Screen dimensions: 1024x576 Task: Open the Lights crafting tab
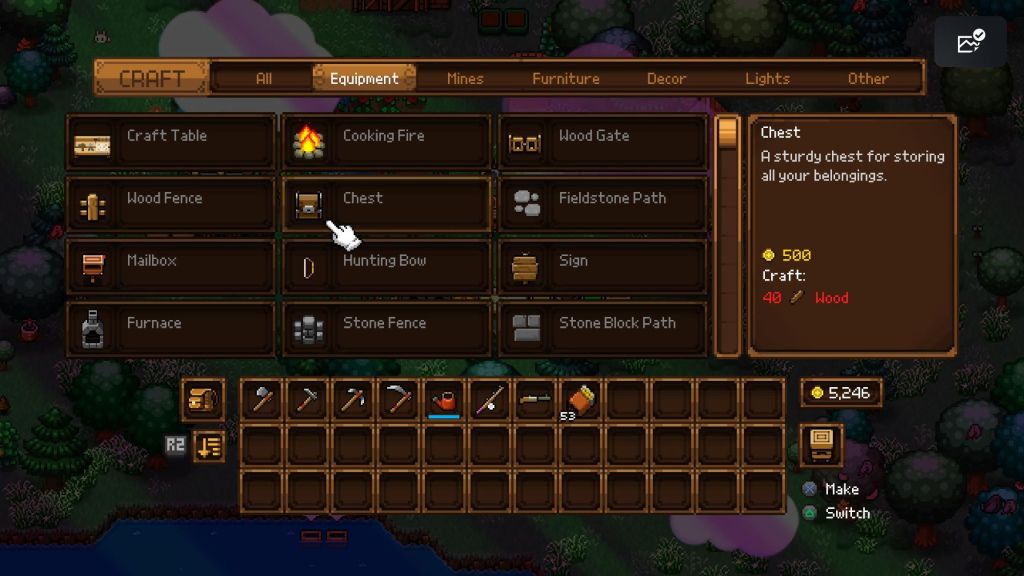click(767, 78)
